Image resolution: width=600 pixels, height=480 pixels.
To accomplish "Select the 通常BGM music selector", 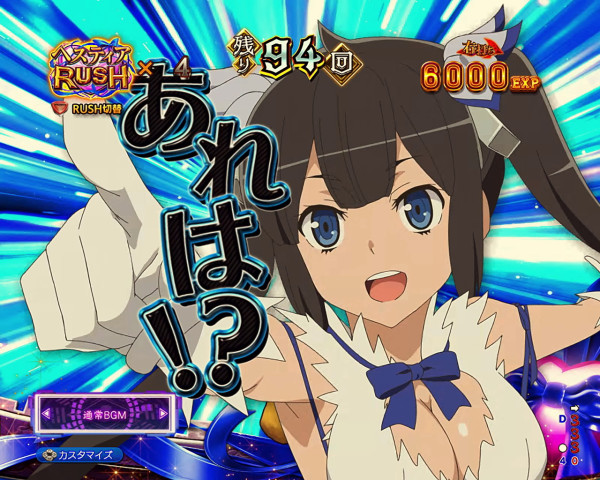I will (x=105, y=412).
